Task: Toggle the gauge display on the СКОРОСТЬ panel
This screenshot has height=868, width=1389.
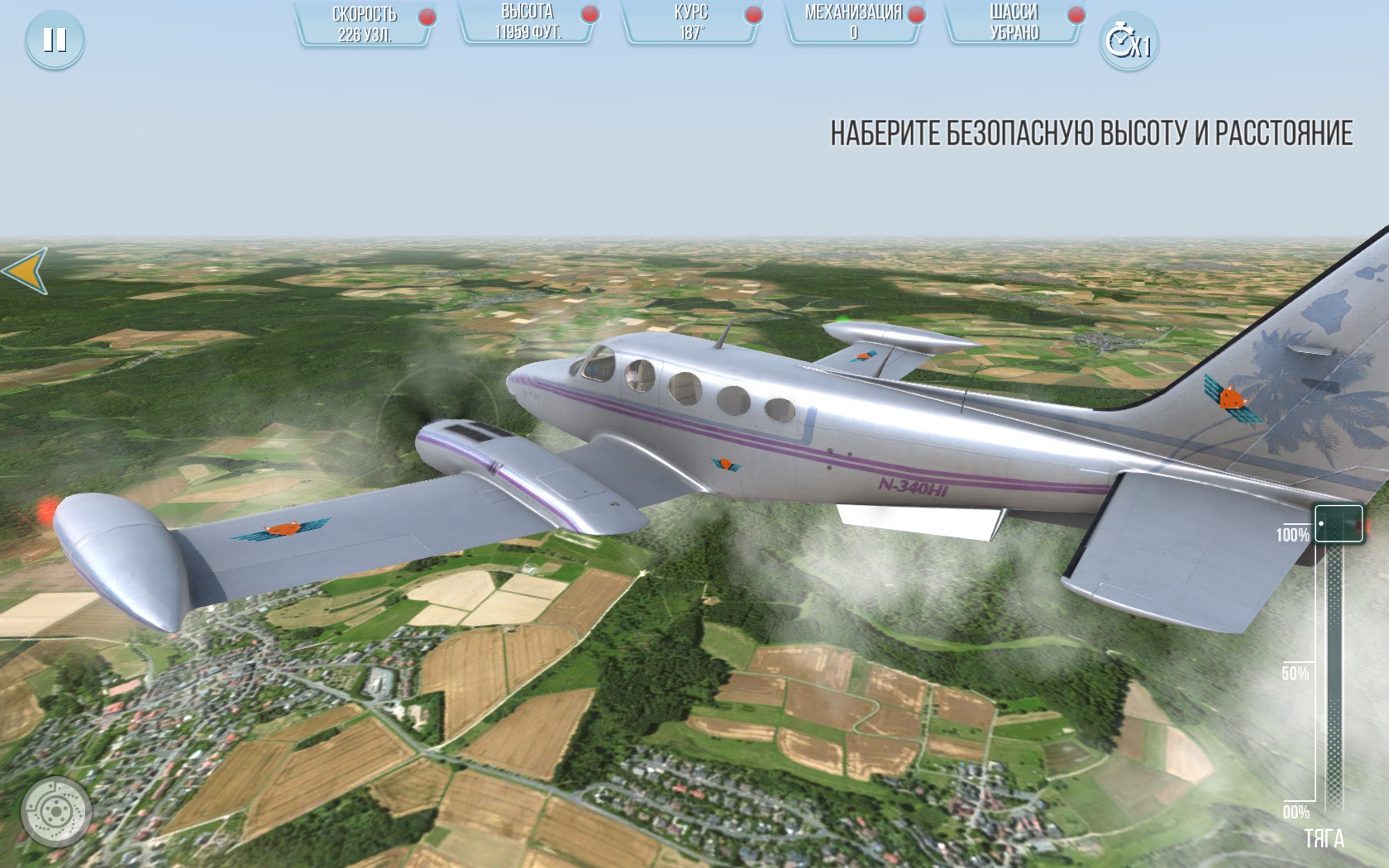Action: coord(364,23)
